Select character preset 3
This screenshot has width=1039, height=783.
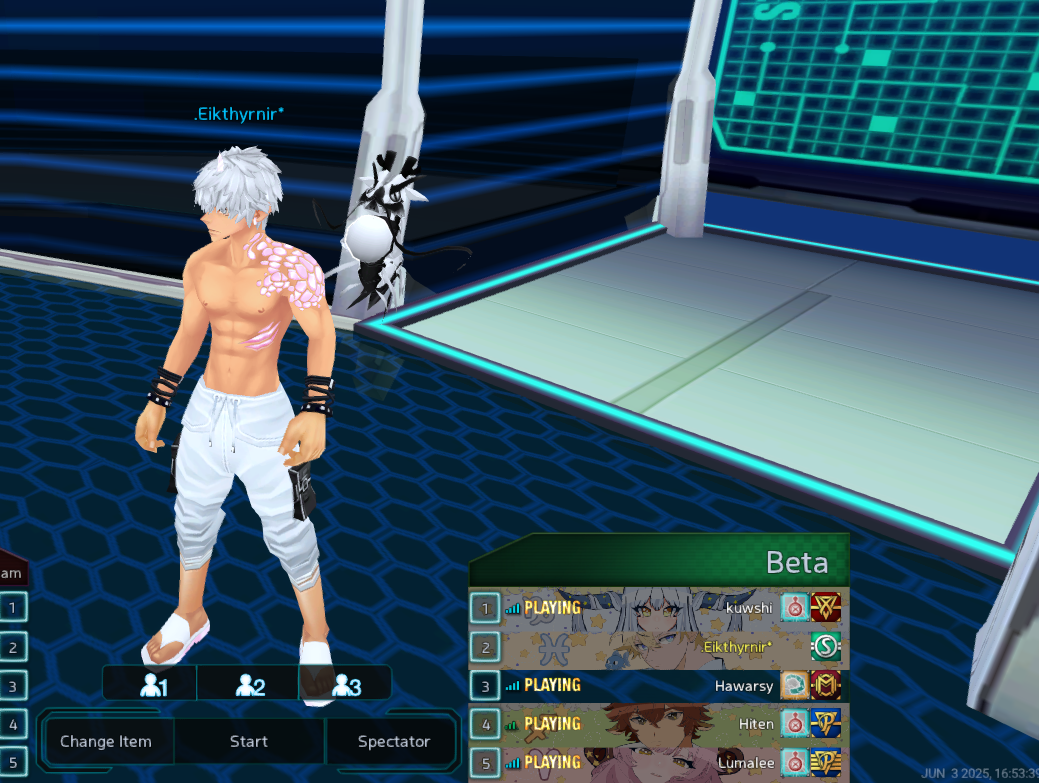345,685
